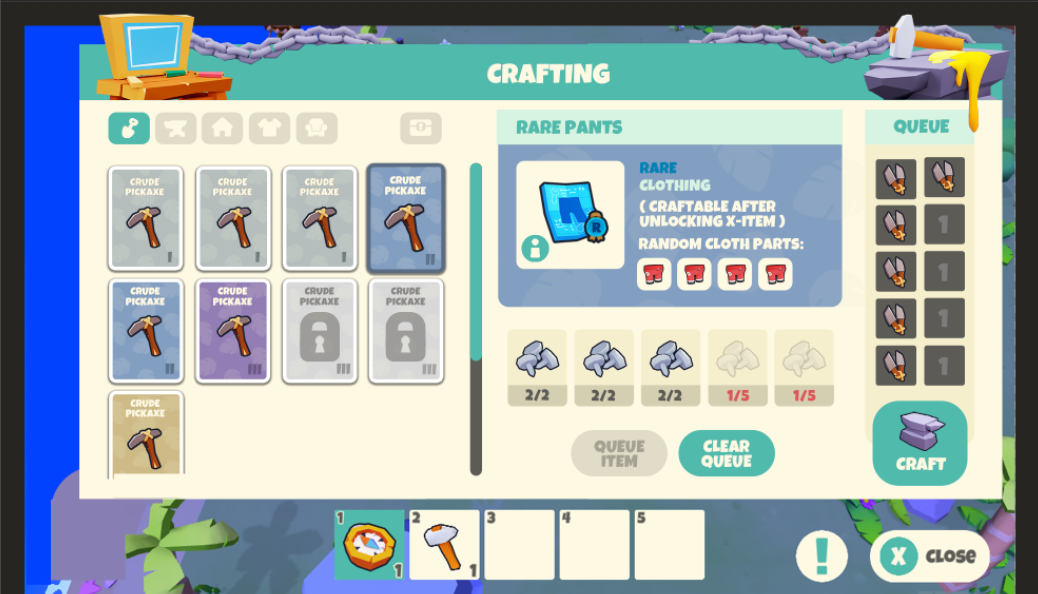Equip the hammer in hotbar slot 2

click(444, 545)
